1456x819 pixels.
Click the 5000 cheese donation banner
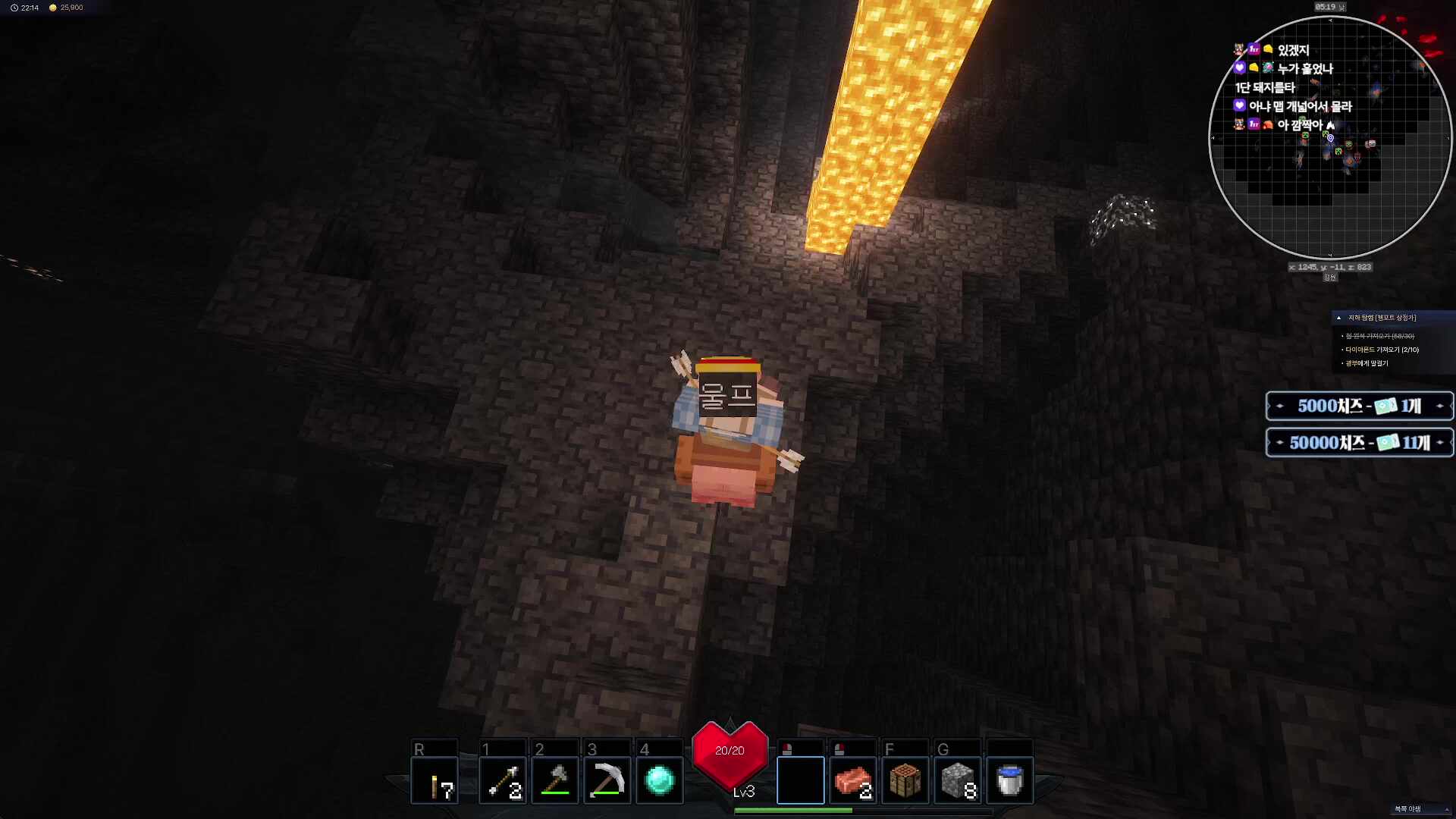[x=1359, y=406]
